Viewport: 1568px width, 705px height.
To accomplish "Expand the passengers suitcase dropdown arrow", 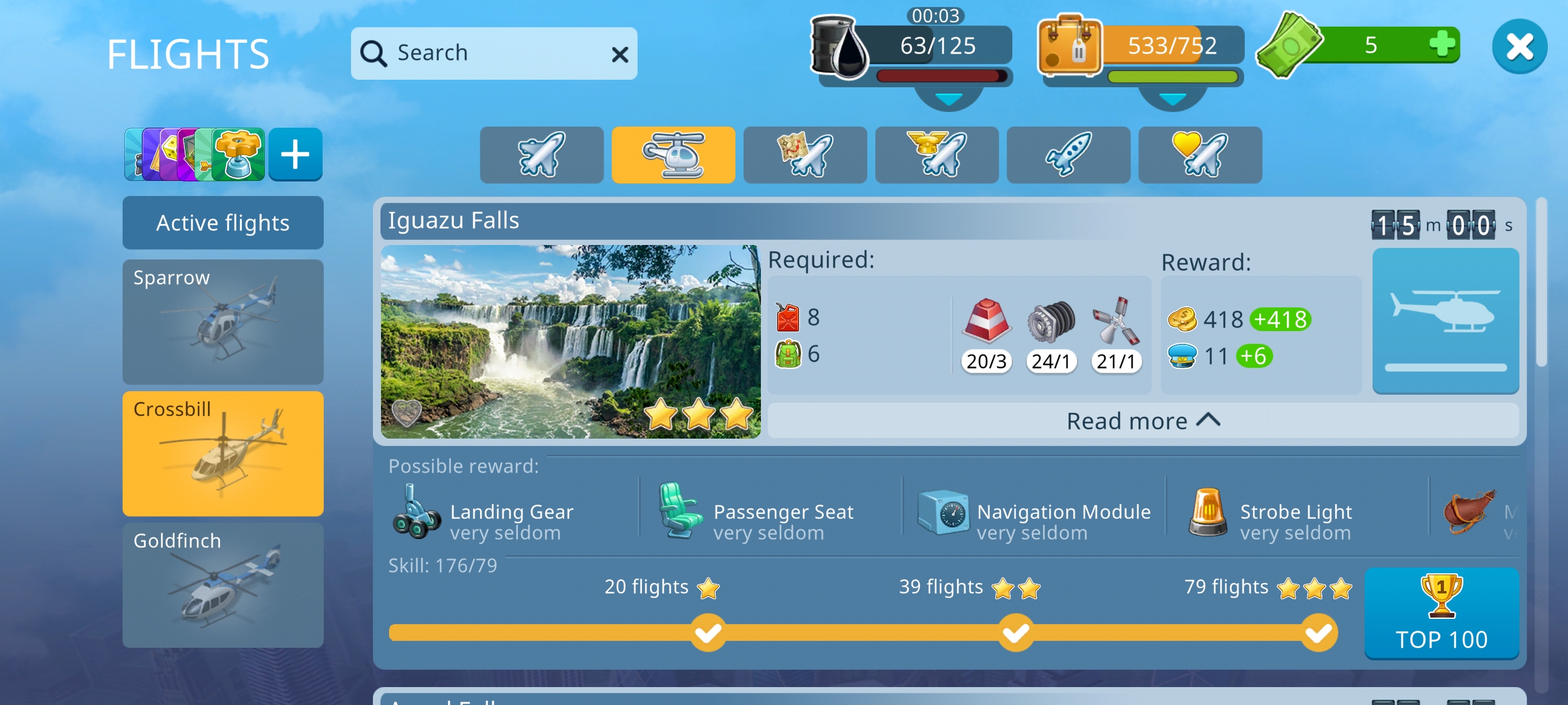I will [x=1173, y=99].
